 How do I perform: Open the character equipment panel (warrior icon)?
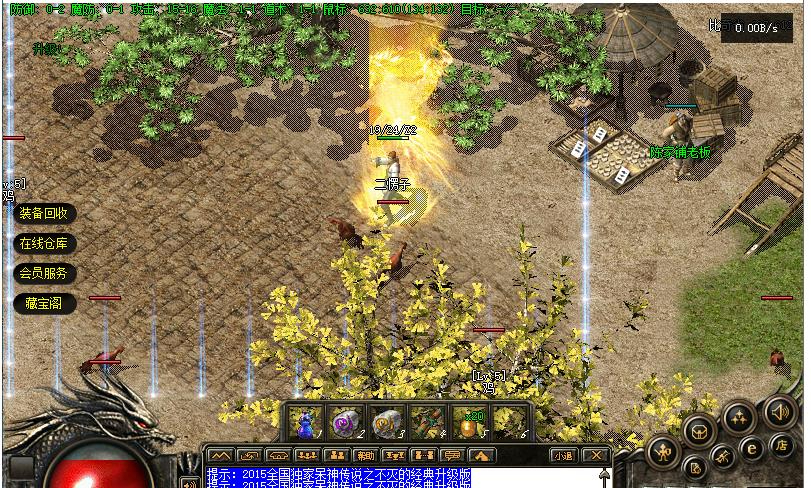(x=663, y=452)
